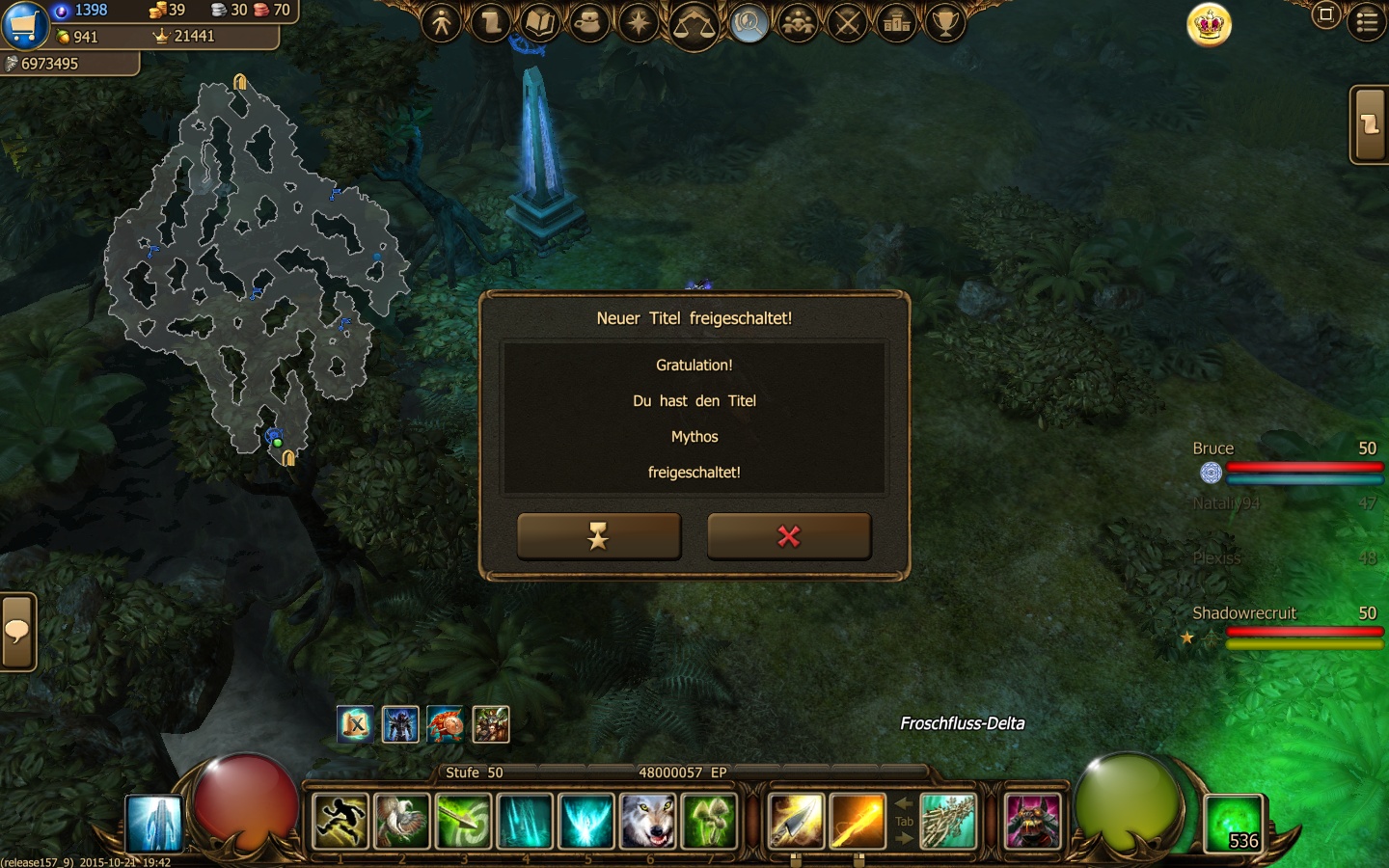1389x868 pixels.
Task: Open the character sheet icon
Action: tap(442, 22)
